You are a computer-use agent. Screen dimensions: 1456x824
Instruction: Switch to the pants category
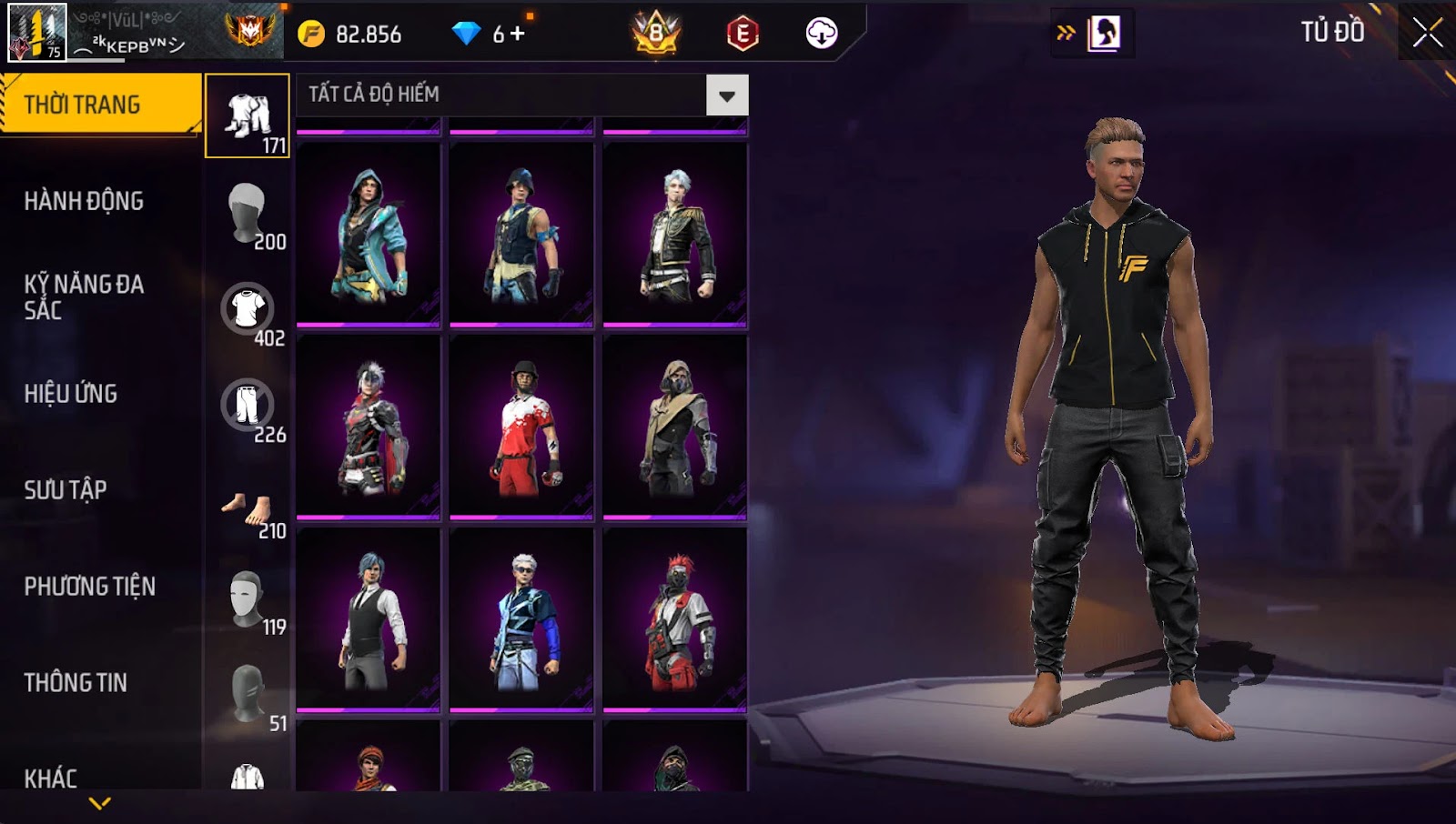point(248,406)
